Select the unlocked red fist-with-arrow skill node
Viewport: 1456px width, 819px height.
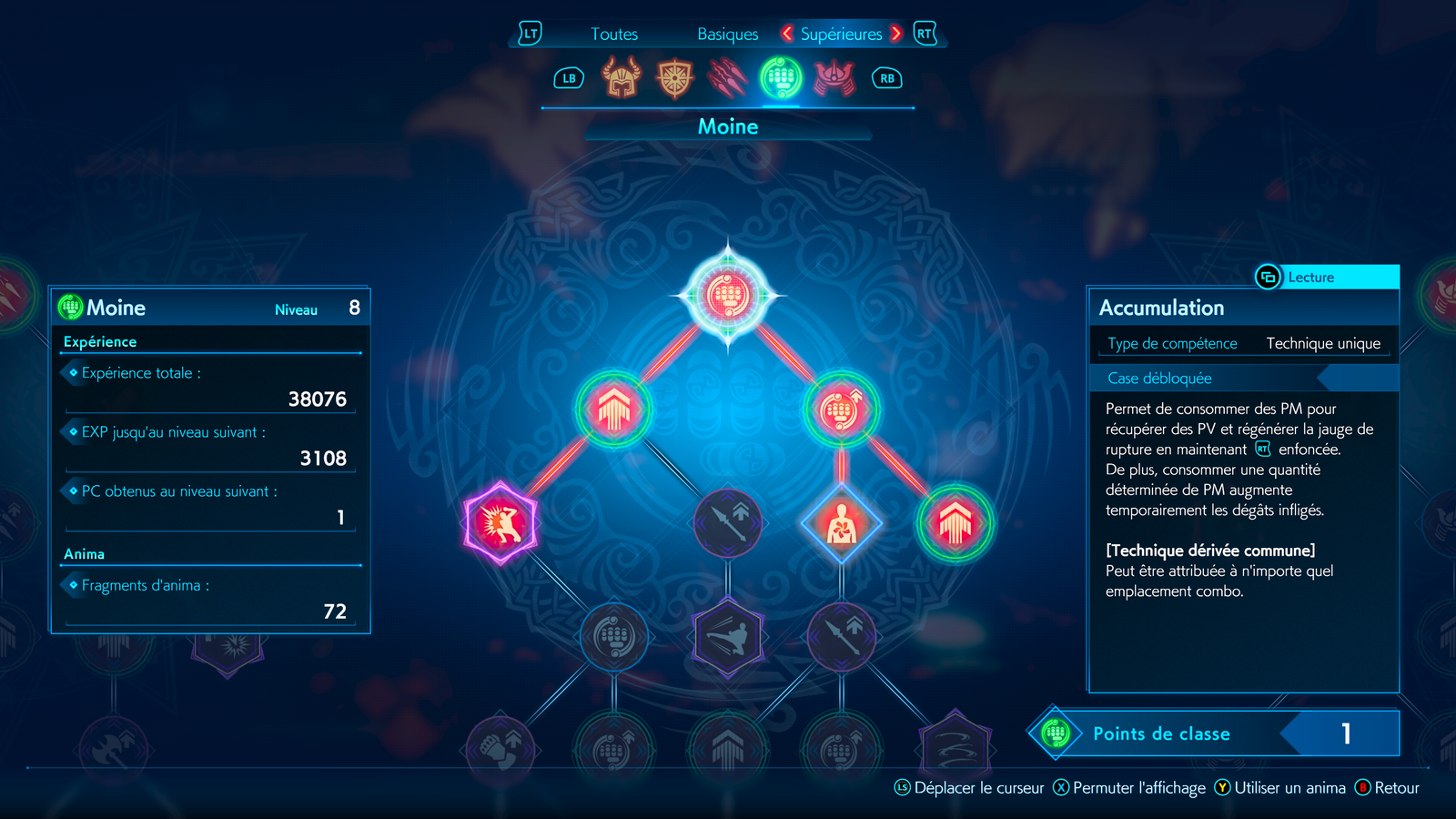[842, 409]
